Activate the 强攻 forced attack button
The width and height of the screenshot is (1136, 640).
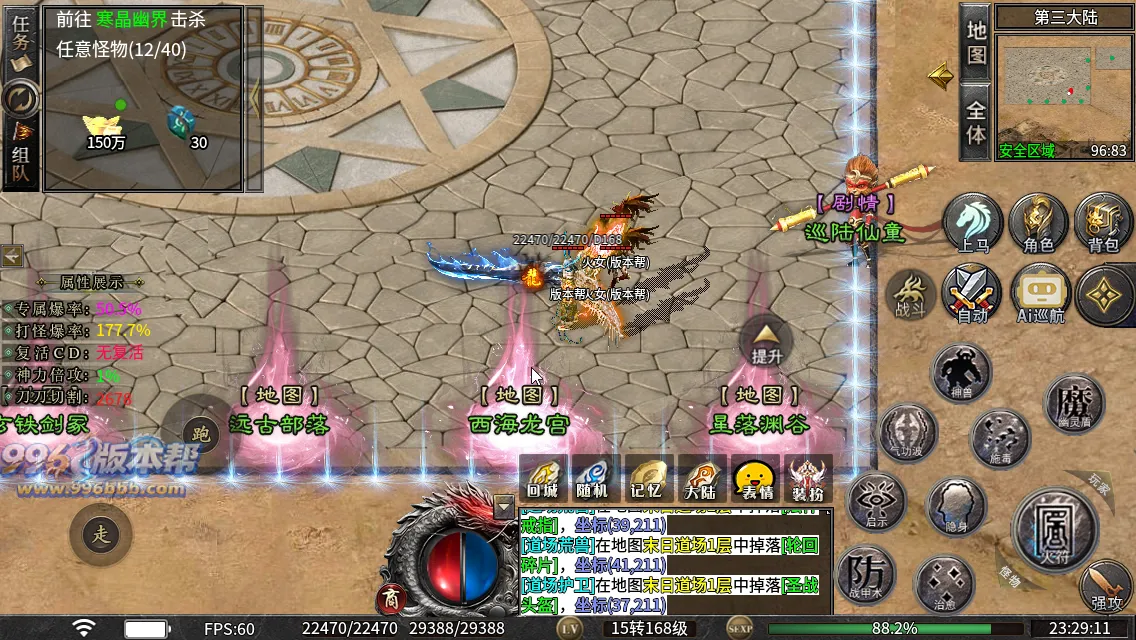[x=1106, y=586]
